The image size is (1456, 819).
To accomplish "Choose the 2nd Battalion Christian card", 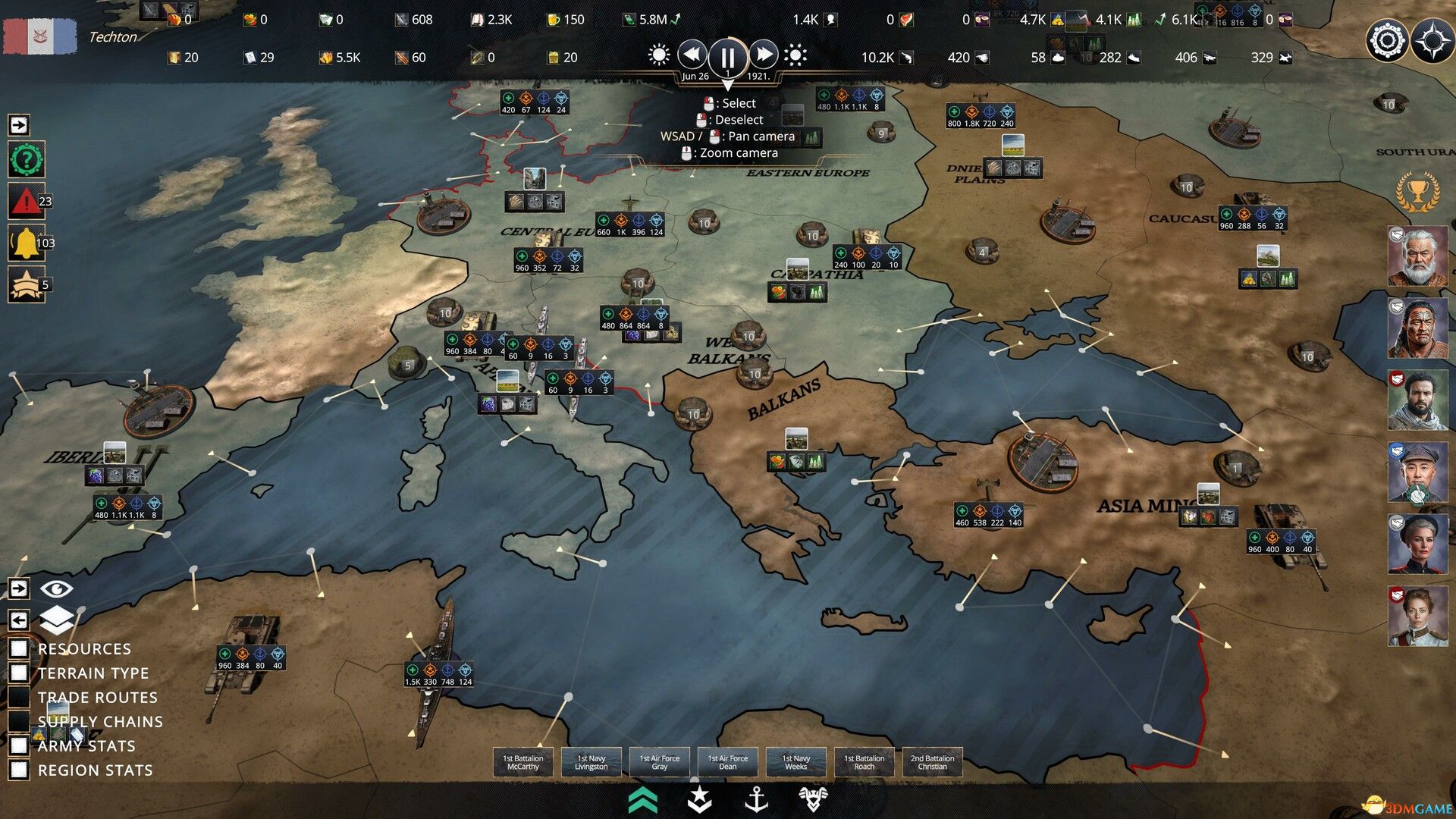I will tap(933, 762).
